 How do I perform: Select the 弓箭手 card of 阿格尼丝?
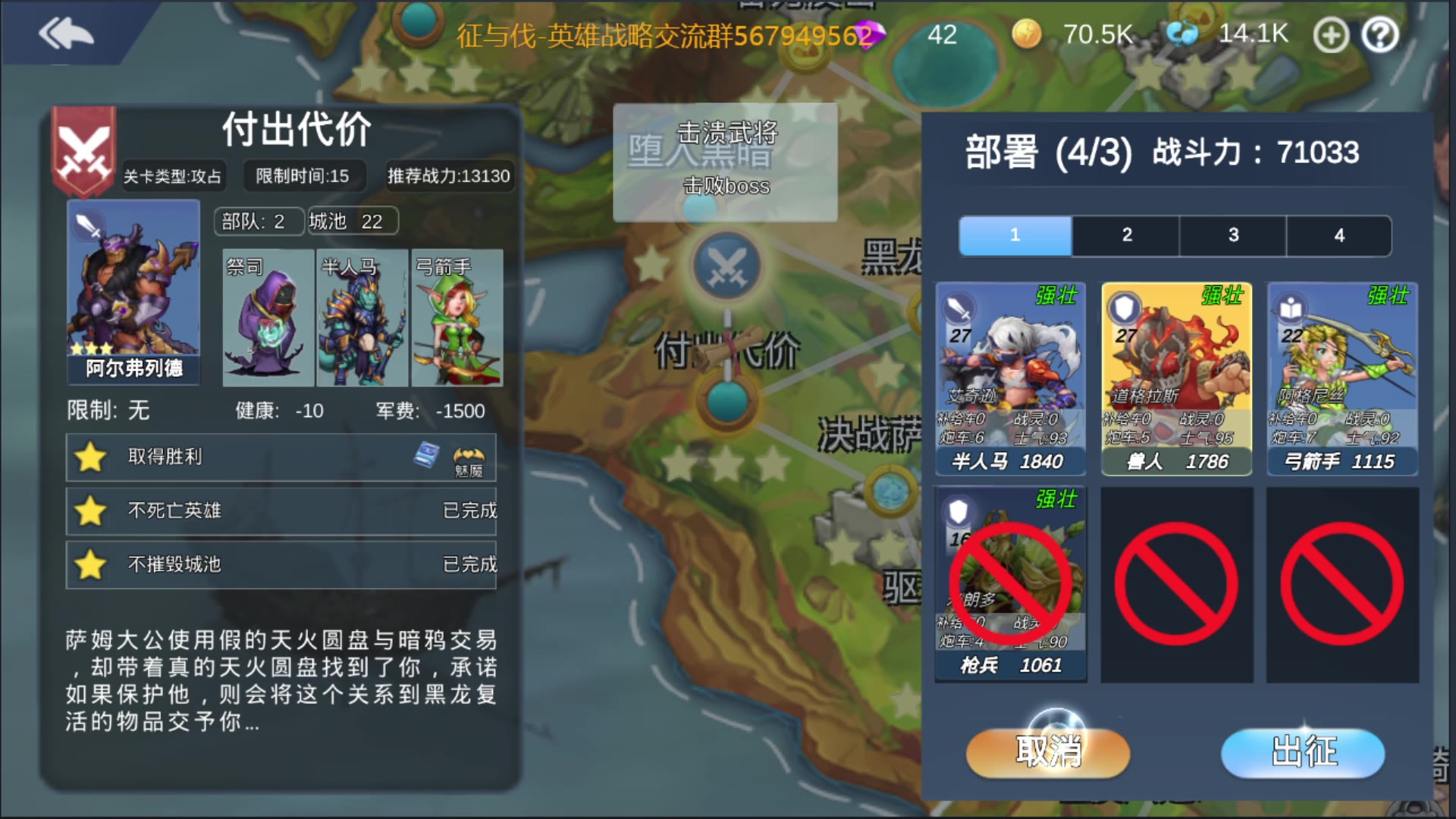coord(1342,375)
